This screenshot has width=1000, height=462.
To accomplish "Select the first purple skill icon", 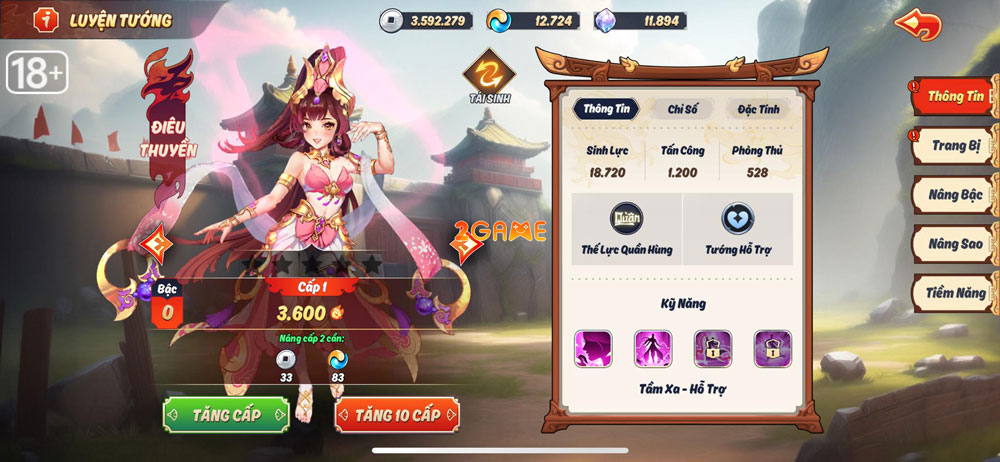I will tap(593, 348).
